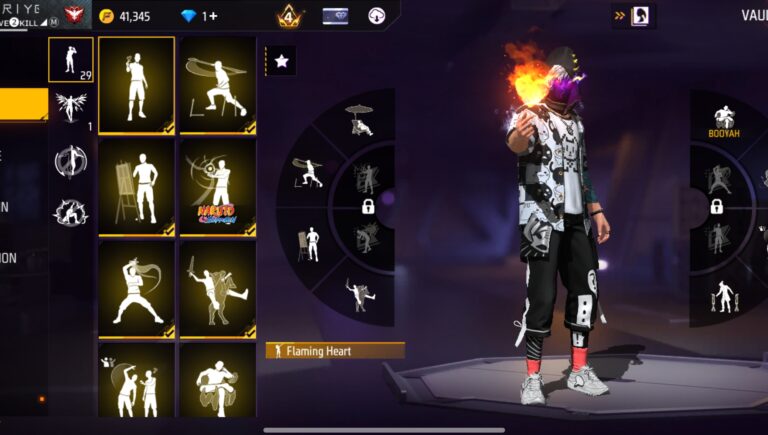Choose the two-person emote tile
Screen dimensions: 768x435
(x=136, y=382)
